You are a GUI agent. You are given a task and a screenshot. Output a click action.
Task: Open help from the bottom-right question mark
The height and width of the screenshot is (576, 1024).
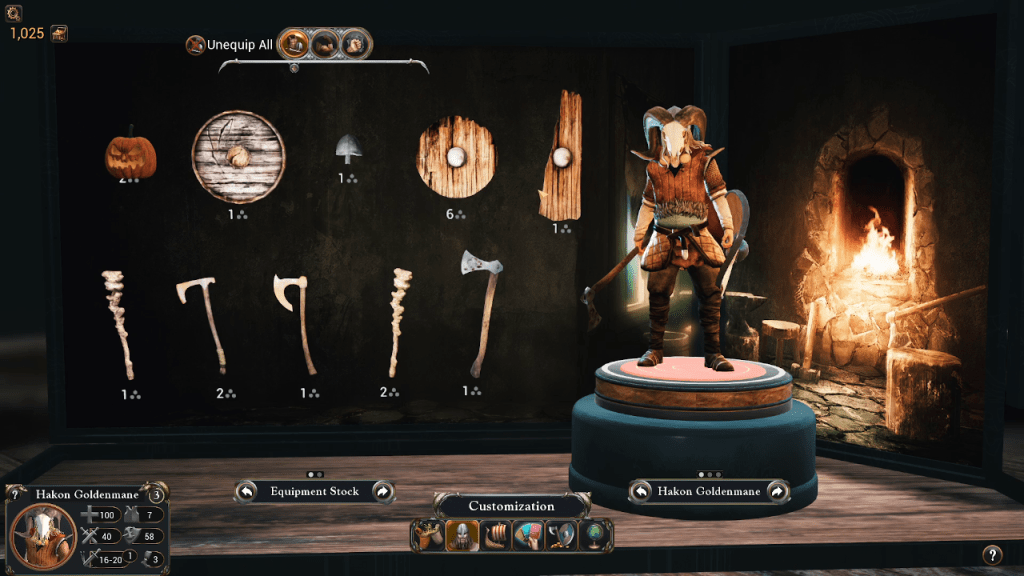pyautogui.click(x=991, y=554)
